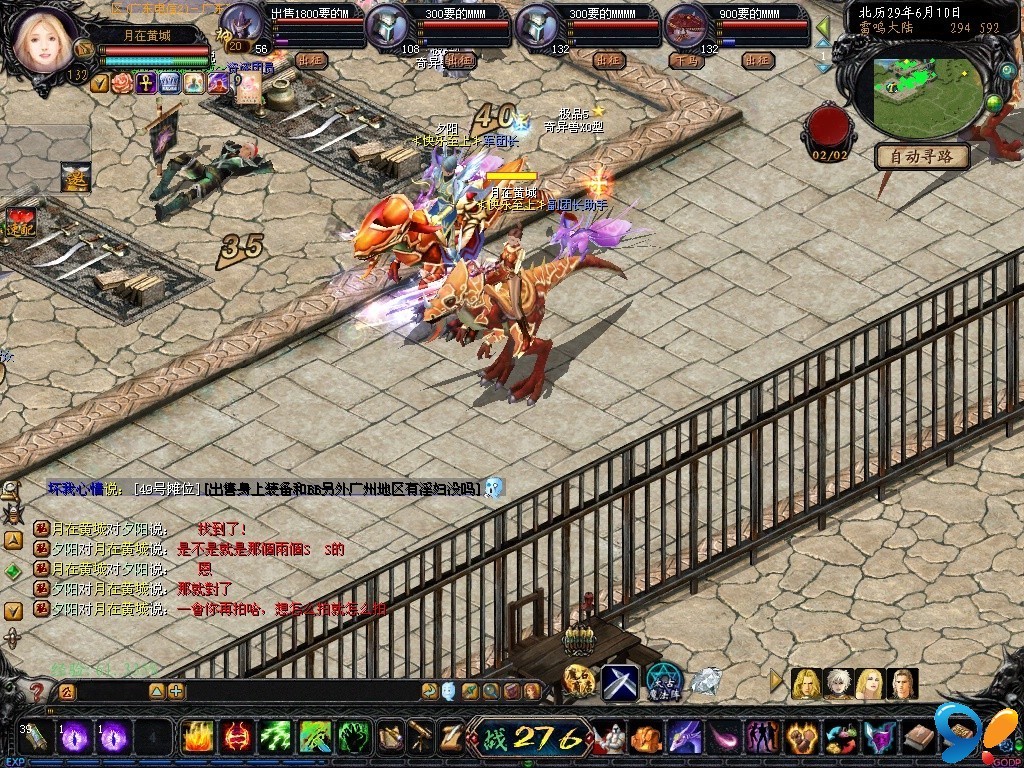The width and height of the screenshot is (1024, 768).
Task: Select the crossed swords PK mode icon
Action: coord(619,682)
